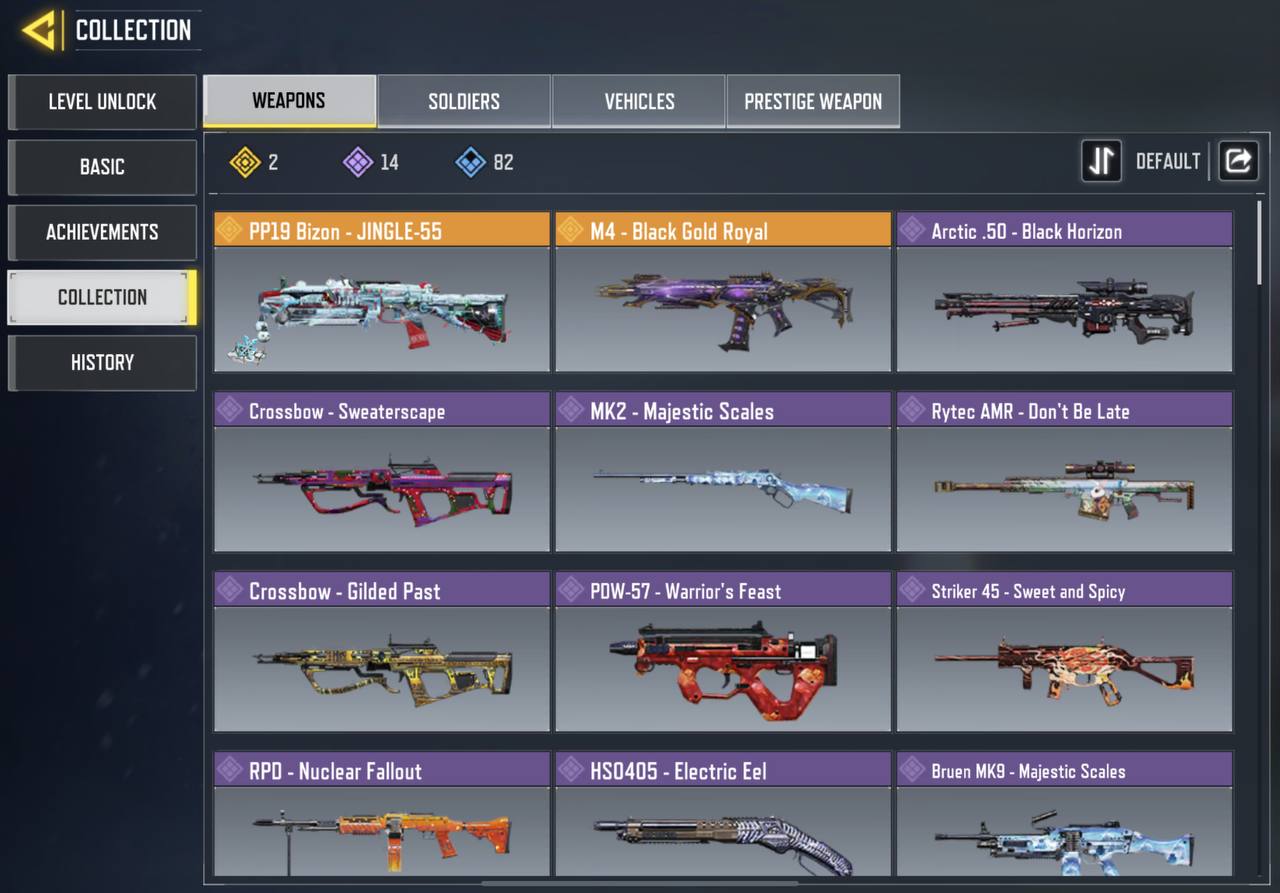View the History section
The height and width of the screenshot is (893, 1280).
point(102,362)
